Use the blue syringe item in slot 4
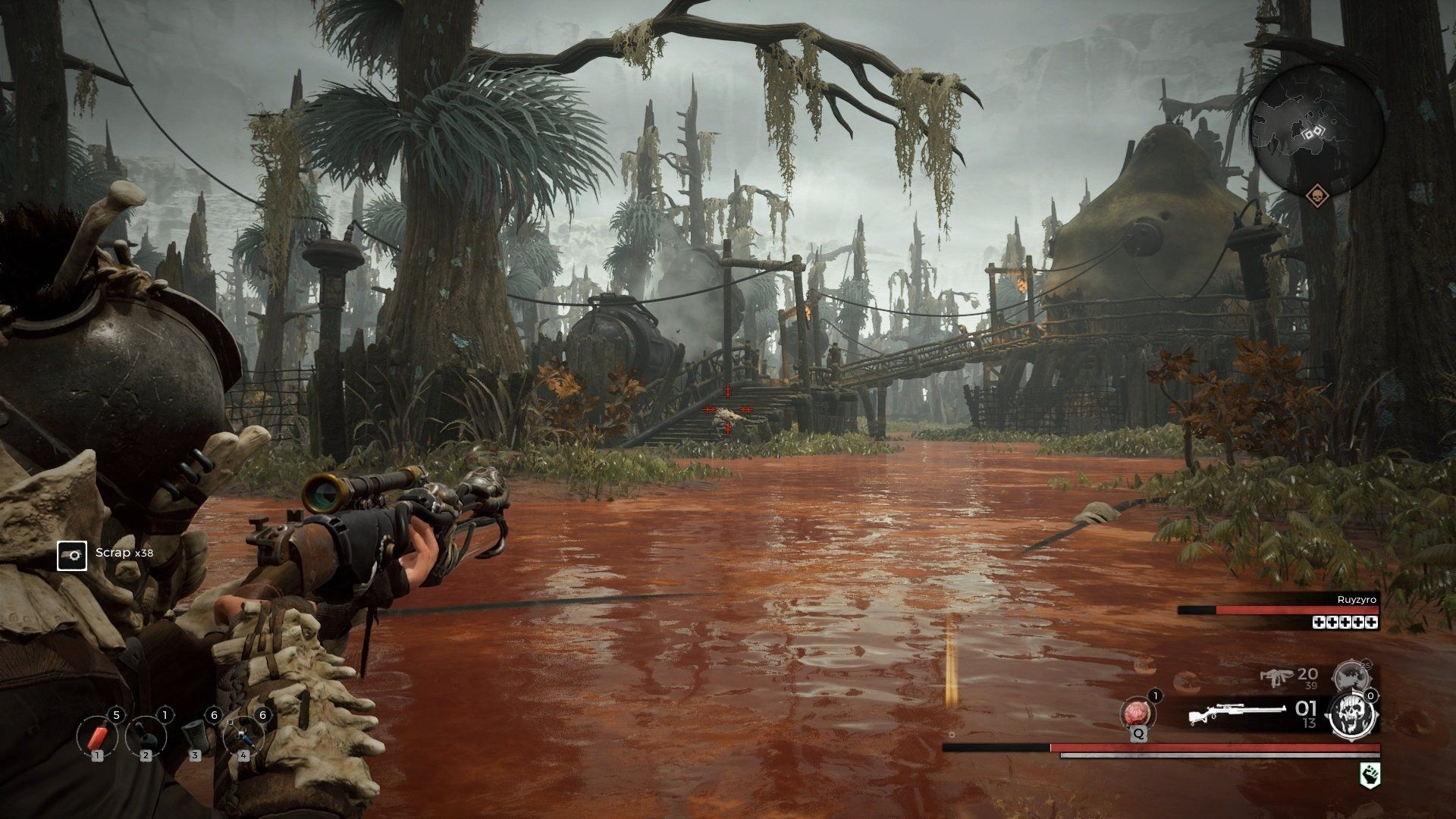 243,736
